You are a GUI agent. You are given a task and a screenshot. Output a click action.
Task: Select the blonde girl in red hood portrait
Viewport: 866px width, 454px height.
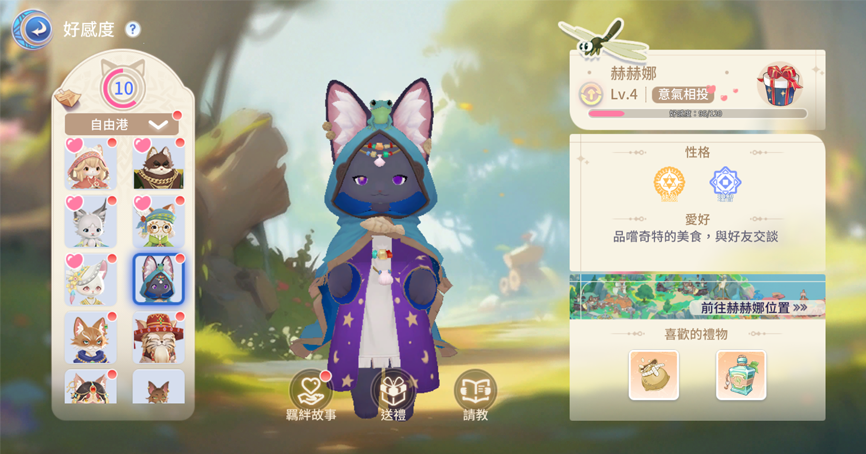tap(91, 166)
